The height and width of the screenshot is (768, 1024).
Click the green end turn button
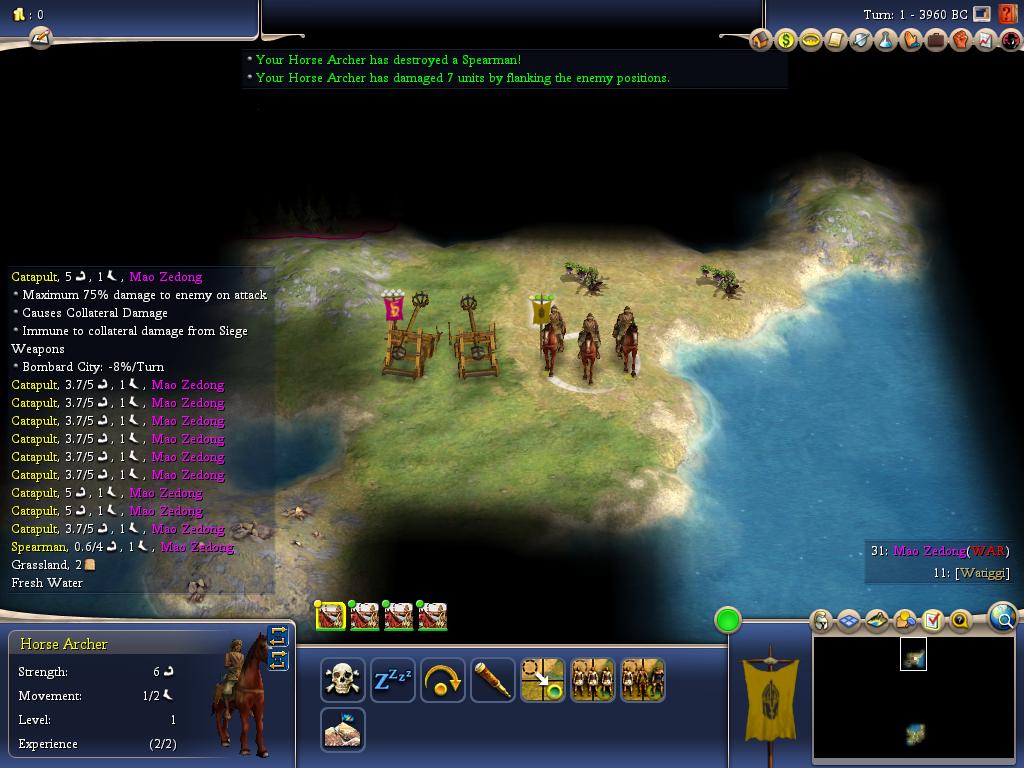pos(728,620)
